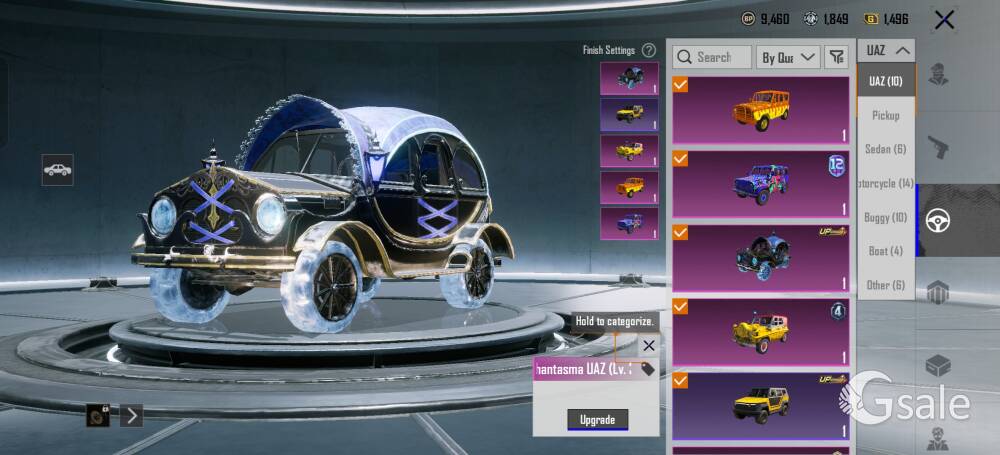Screen dimensions: 1000x455
Task: Collapse the UAZ category dropdown
Action: 887,50
